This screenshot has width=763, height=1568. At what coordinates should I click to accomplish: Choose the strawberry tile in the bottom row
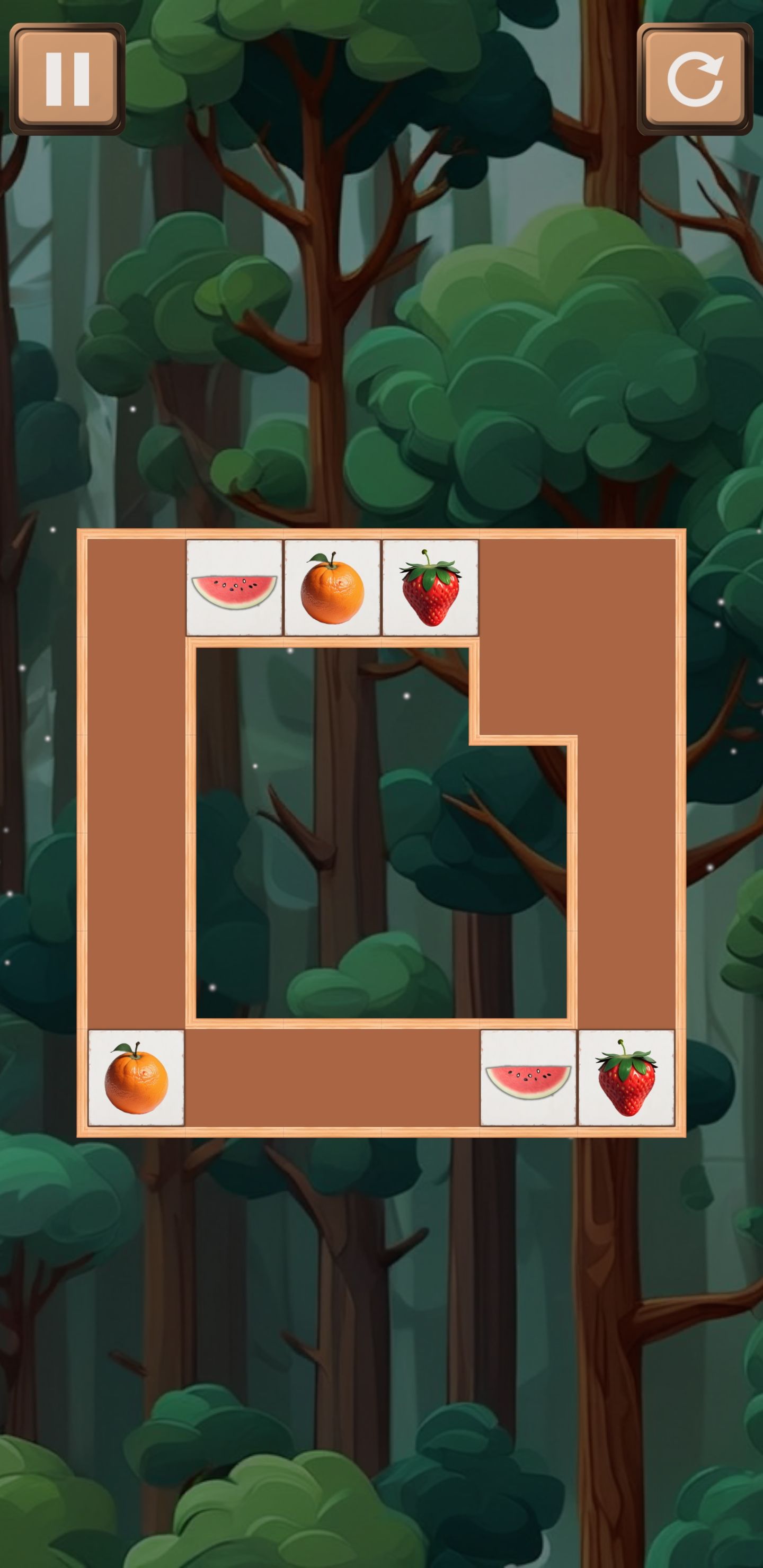(x=627, y=1078)
